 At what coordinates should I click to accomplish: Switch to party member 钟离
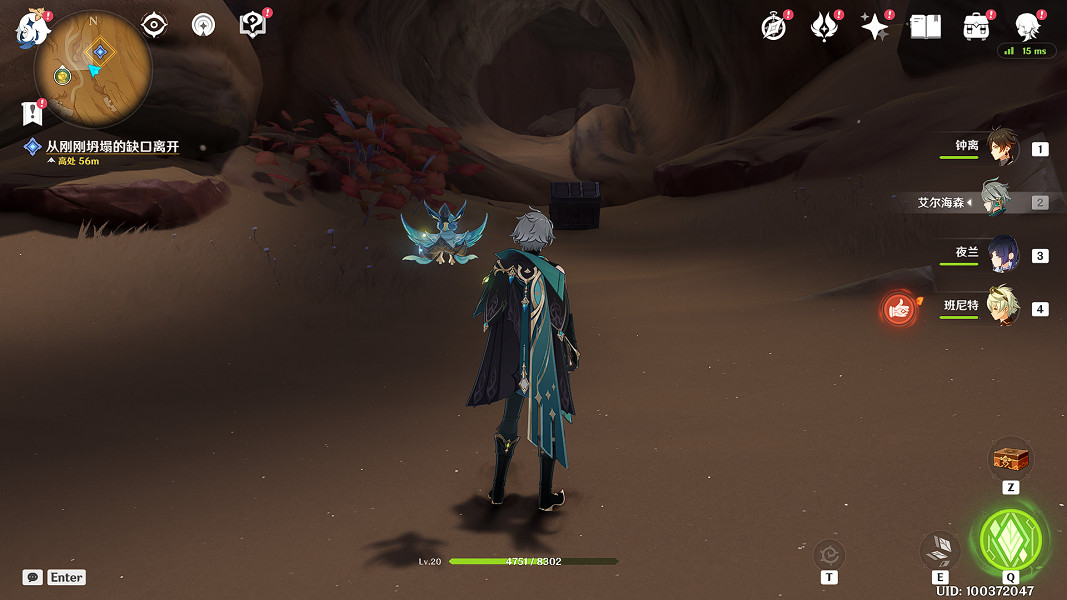[x=1000, y=147]
